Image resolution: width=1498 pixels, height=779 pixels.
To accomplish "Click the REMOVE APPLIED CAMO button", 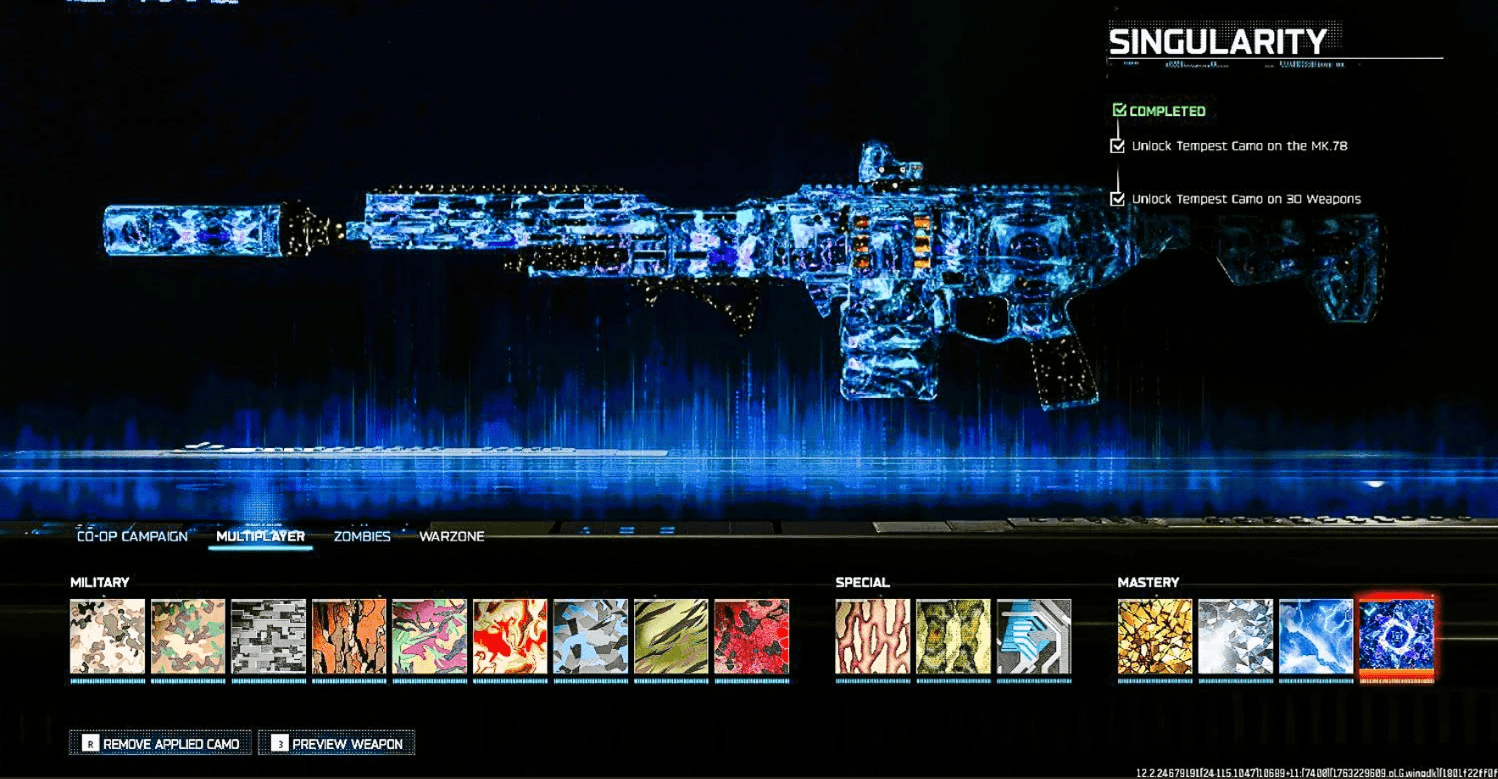I will [160, 743].
